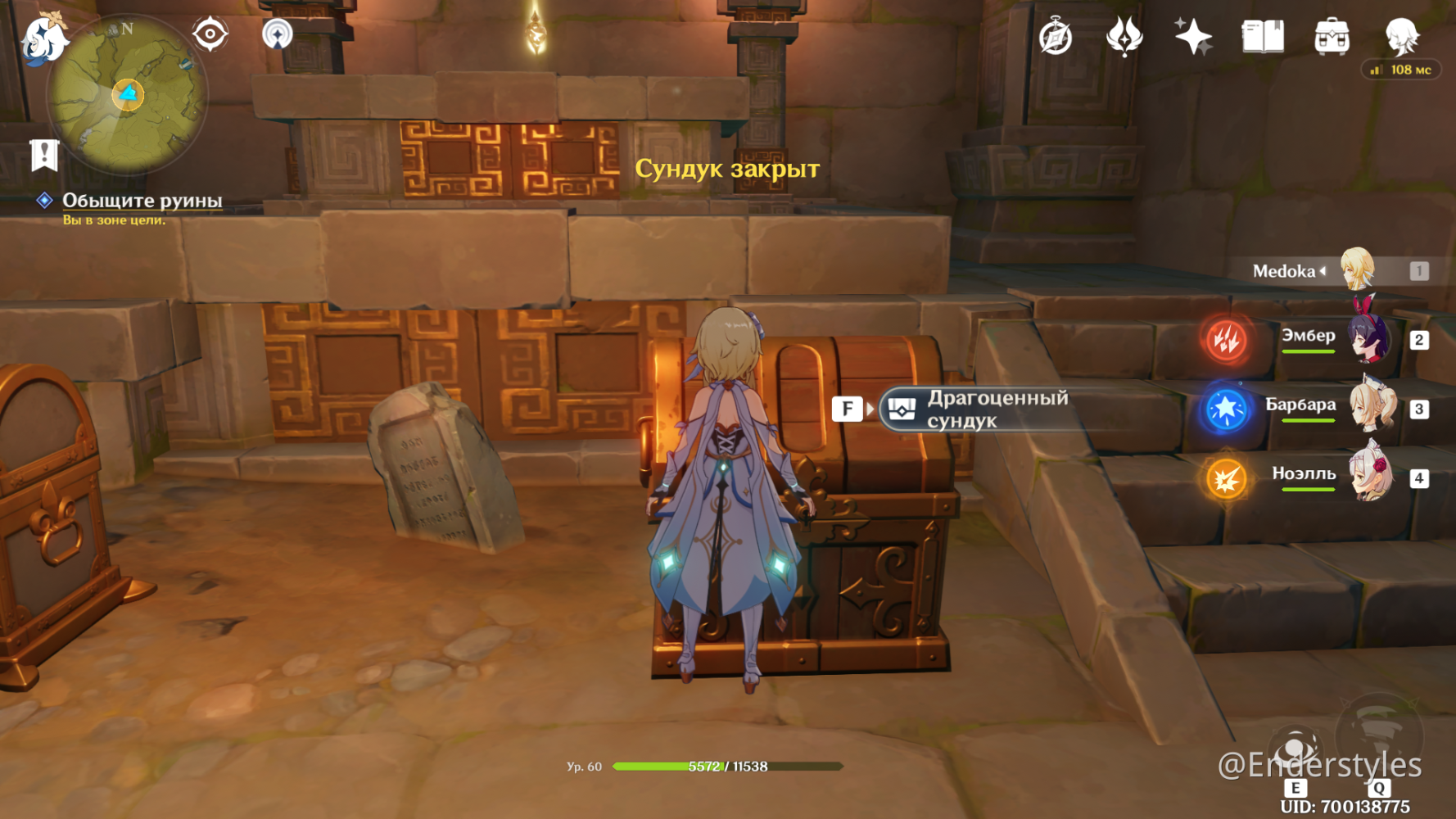Open the Adventurer Handbook compass icon

tap(1057, 37)
